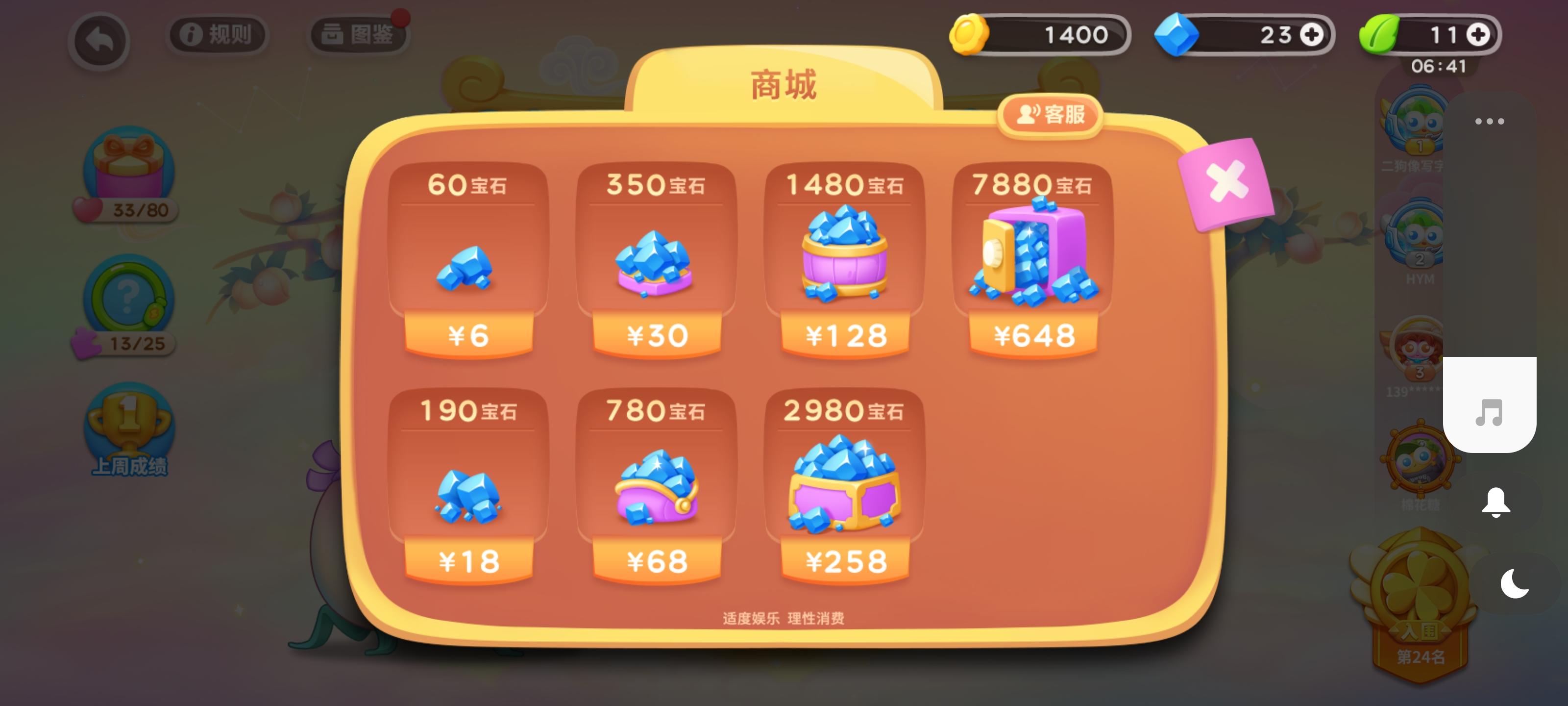
Task: Contact support via the 客服 button
Action: tap(1050, 114)
